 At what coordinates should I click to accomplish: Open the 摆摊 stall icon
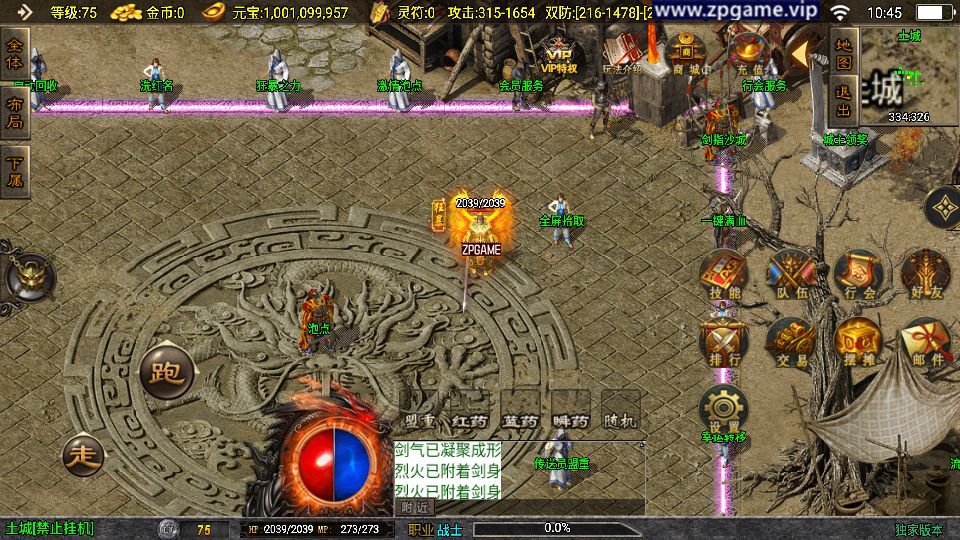pyautogui.click(x=857, y=342)
